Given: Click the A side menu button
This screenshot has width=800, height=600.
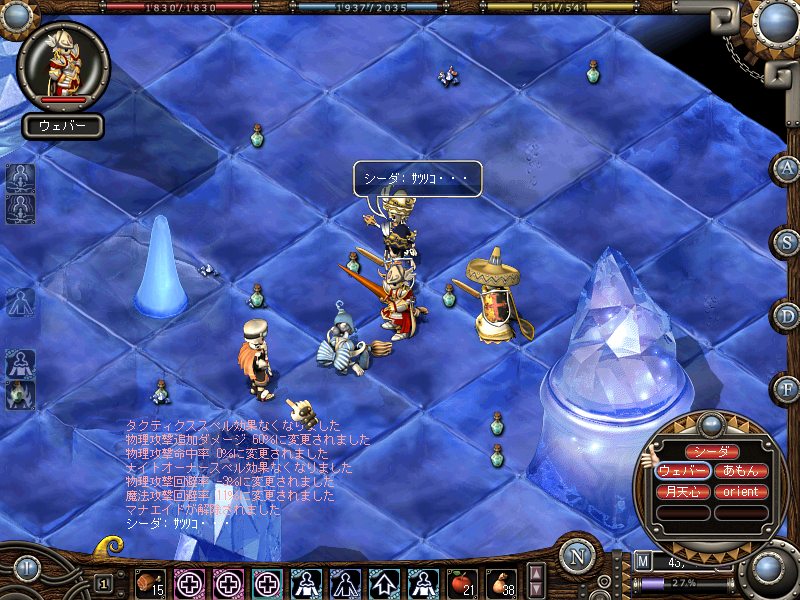Looking at the screenshot, I should (786, 169).
